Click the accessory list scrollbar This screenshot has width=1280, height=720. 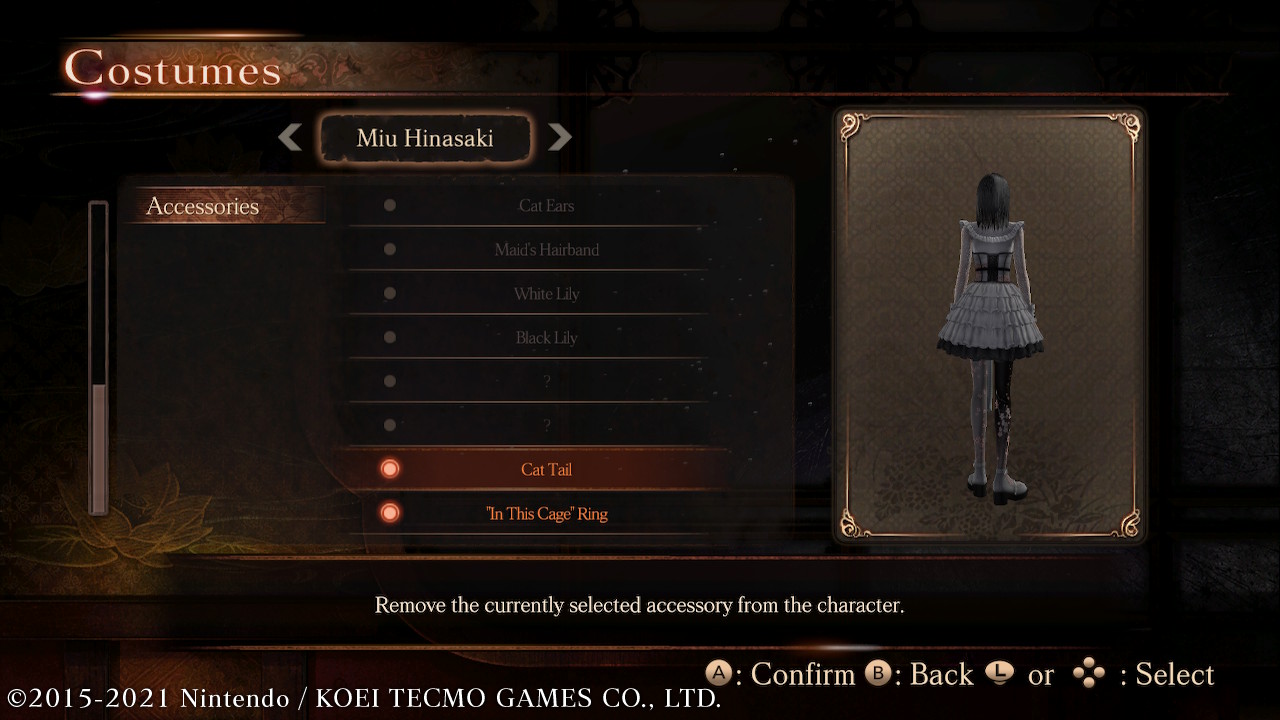click(x=98, y=358)
